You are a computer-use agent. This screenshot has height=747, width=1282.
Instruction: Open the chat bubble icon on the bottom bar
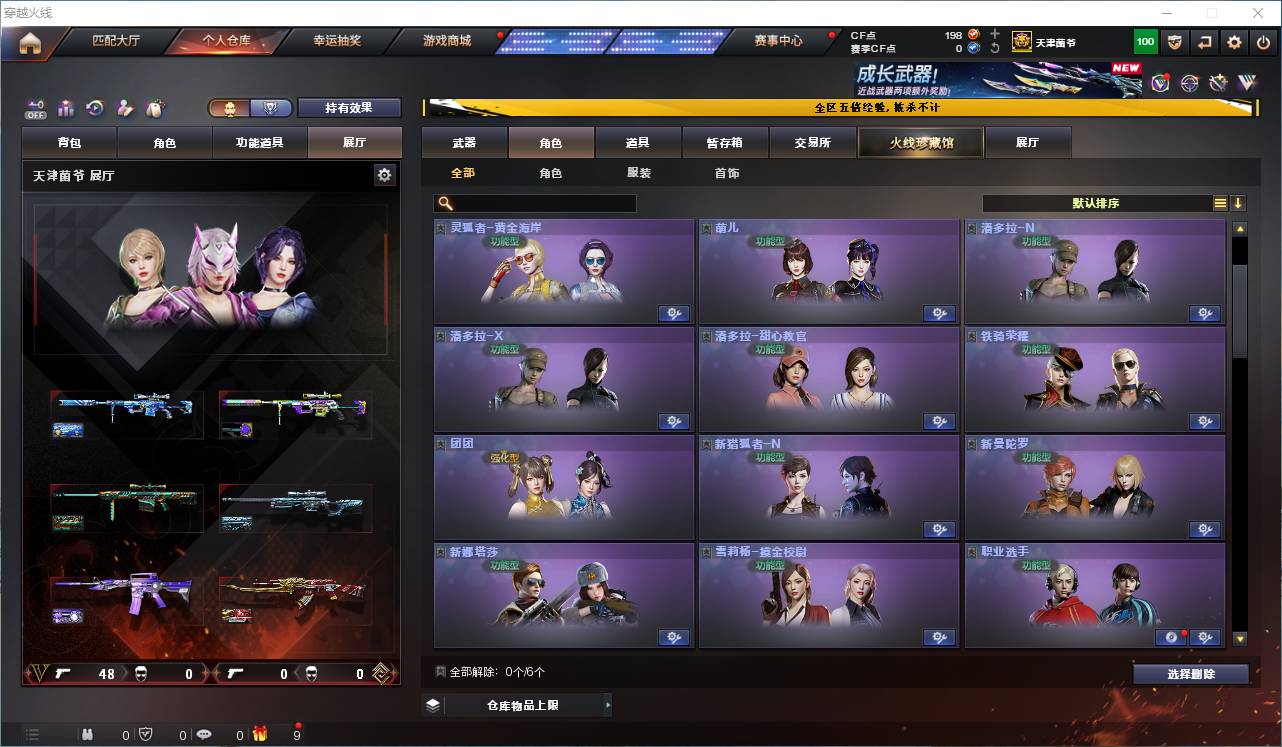[204, 733]
